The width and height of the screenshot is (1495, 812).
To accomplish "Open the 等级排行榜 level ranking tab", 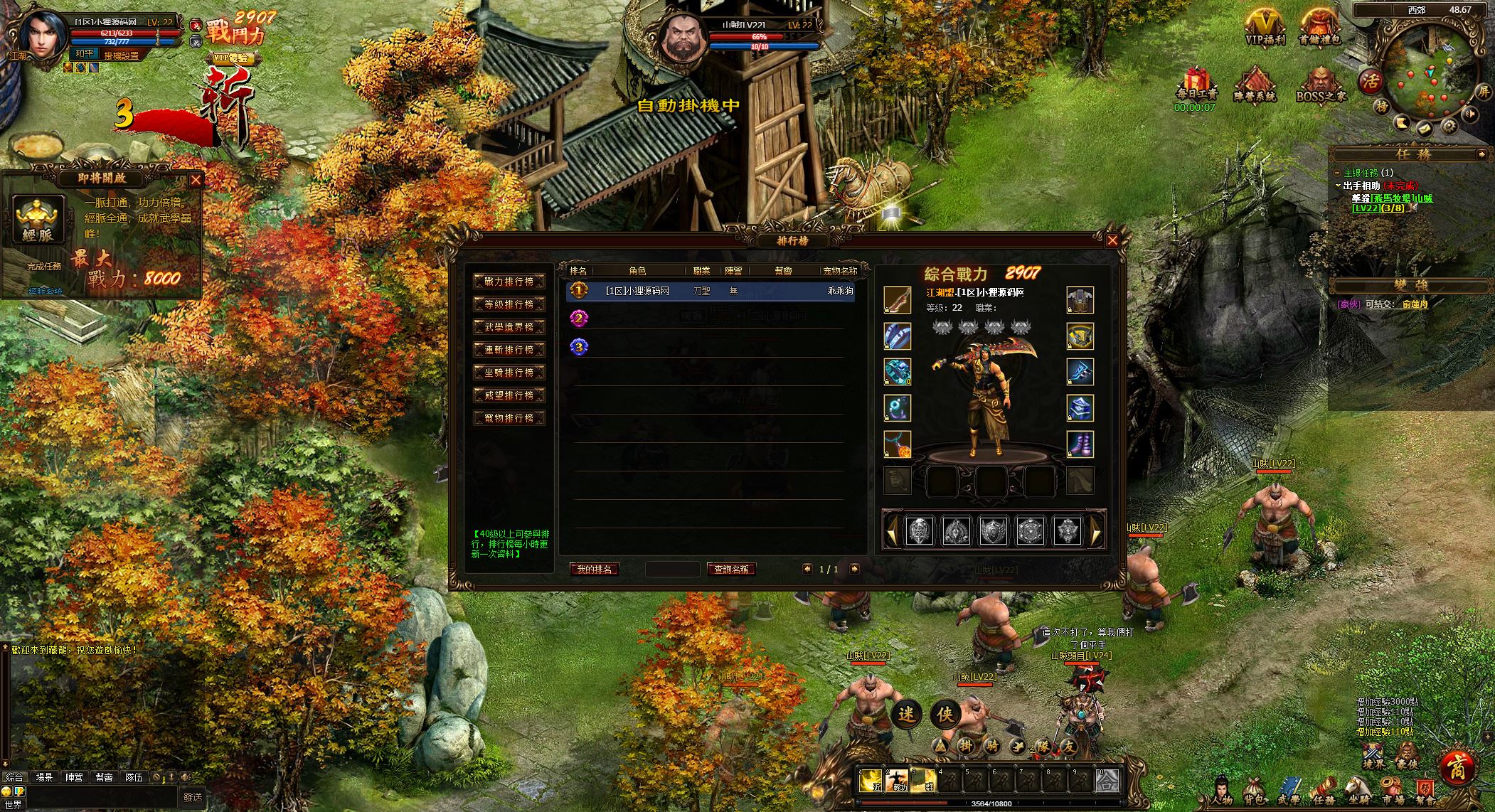I will 509,304.
